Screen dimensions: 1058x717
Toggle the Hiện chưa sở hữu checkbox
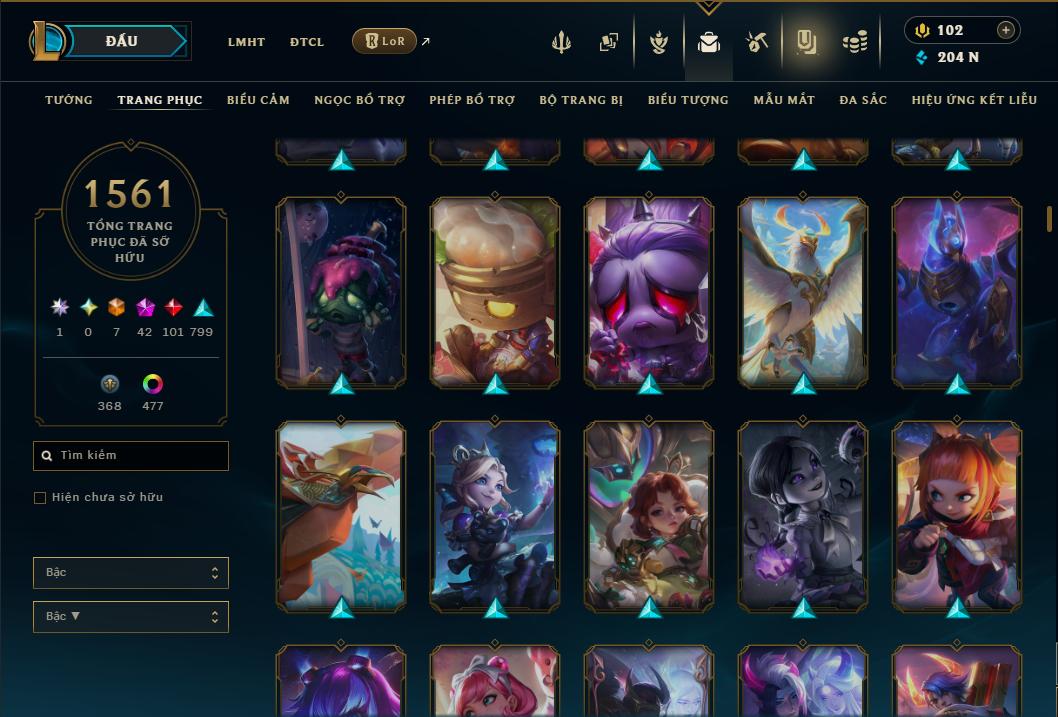[x=40, y=498]
